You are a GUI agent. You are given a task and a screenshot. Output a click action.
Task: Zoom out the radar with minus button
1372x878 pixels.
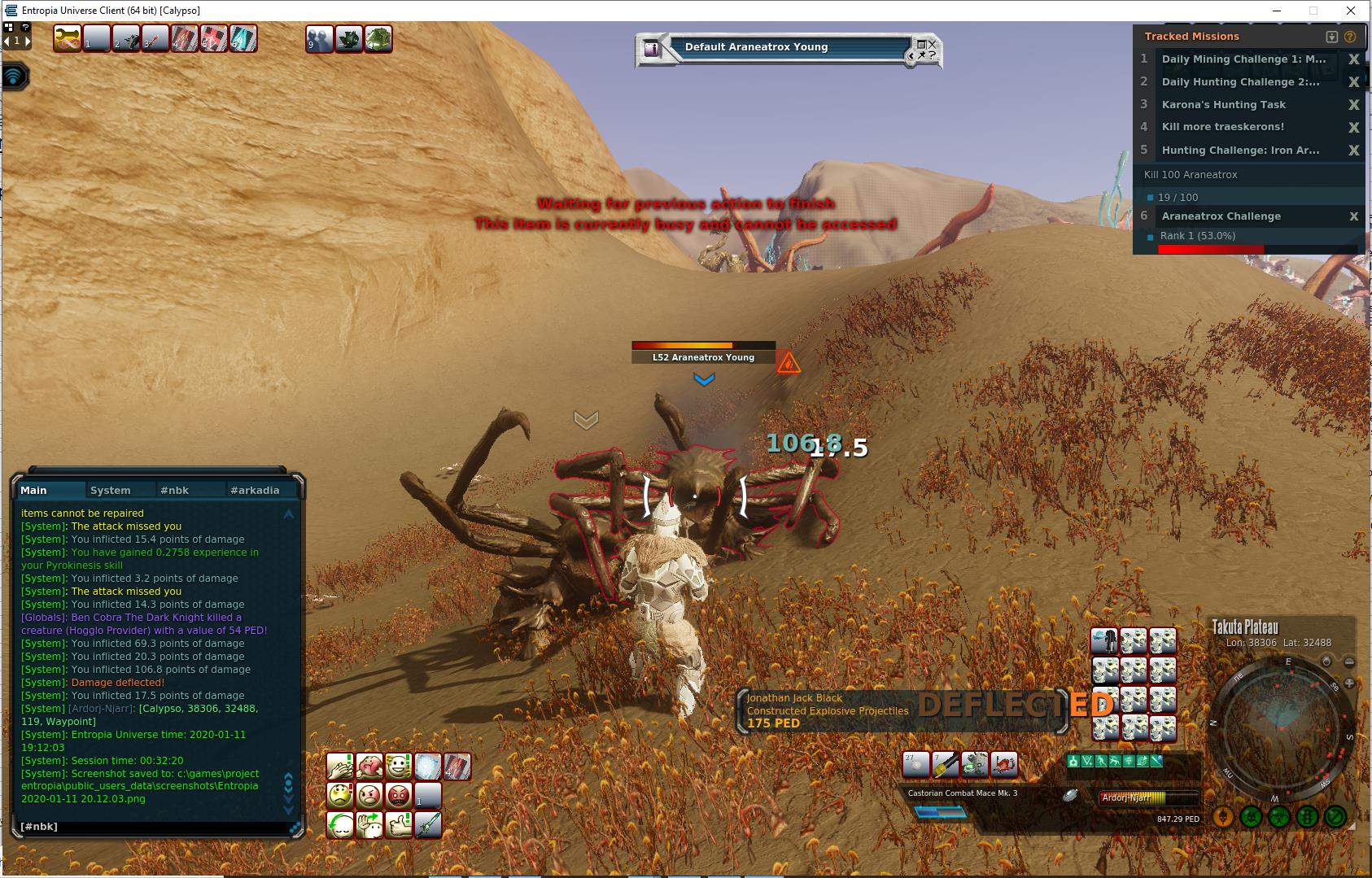pyautogui.click(x=1349, y=662)
